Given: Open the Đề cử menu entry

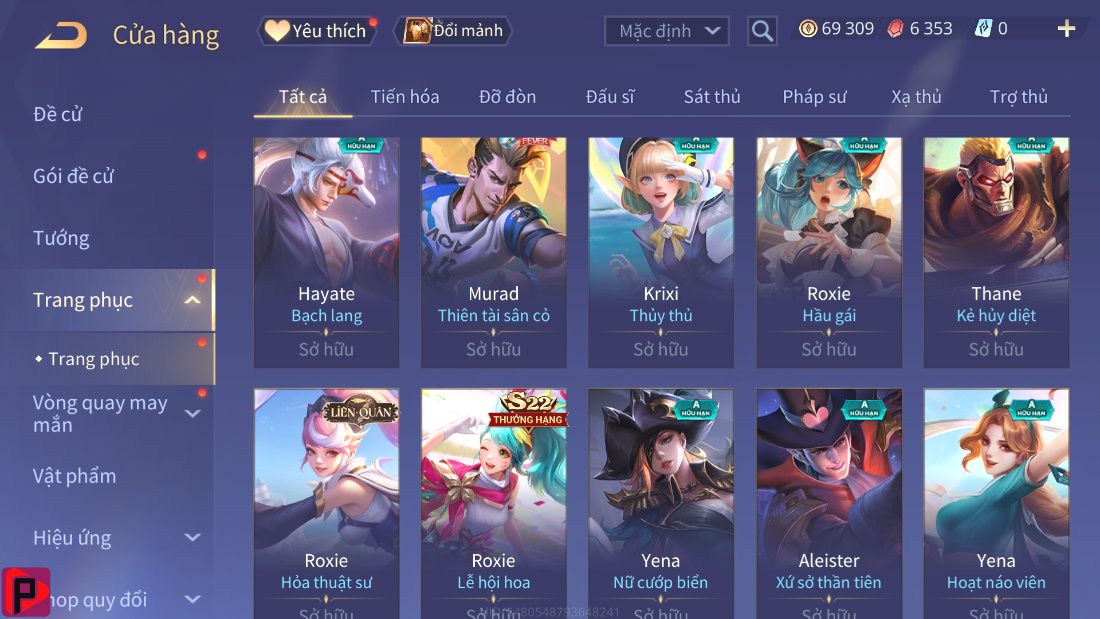Looking at the screenshot, I should point(58,114).
